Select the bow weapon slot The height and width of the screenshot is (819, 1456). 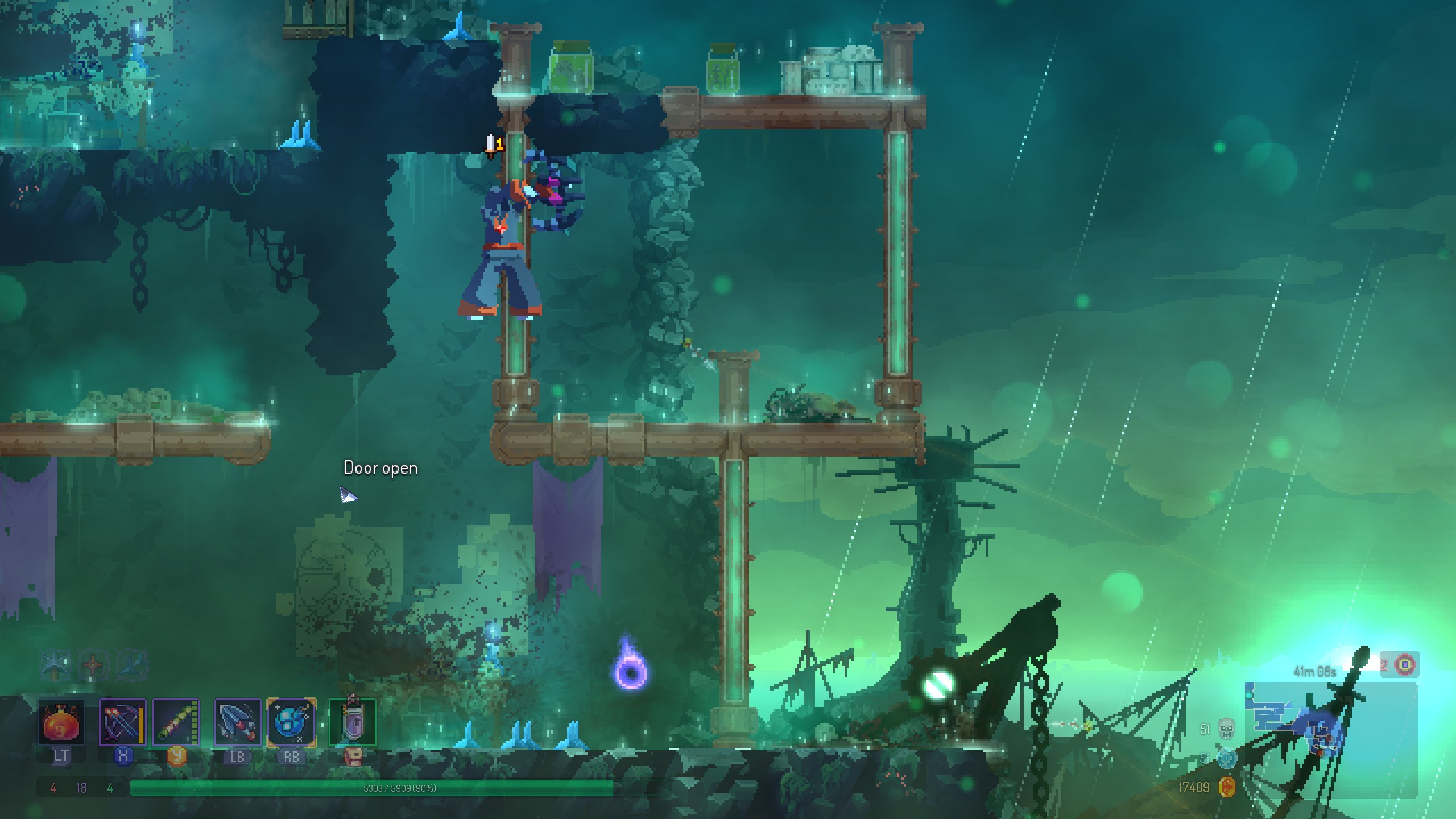pyautogui.click(x=122, y=723)
